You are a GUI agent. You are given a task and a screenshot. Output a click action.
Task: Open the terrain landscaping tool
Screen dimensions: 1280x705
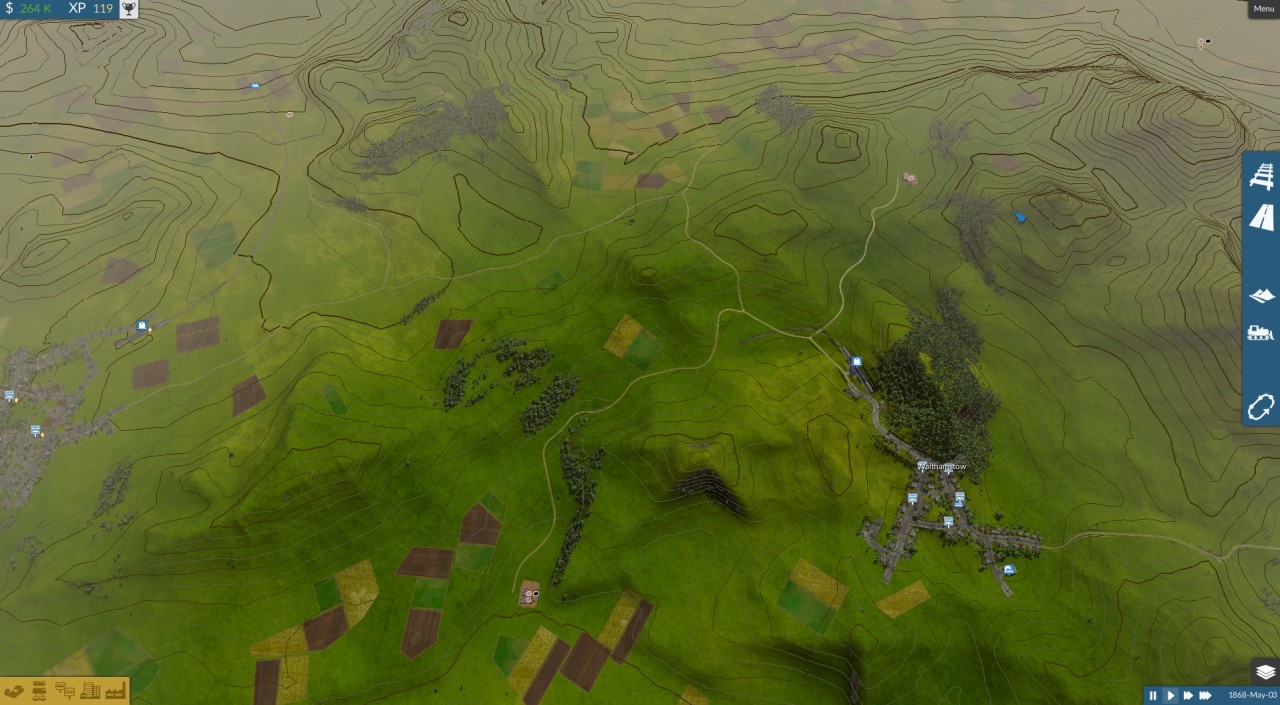(x=1261, y=295)
